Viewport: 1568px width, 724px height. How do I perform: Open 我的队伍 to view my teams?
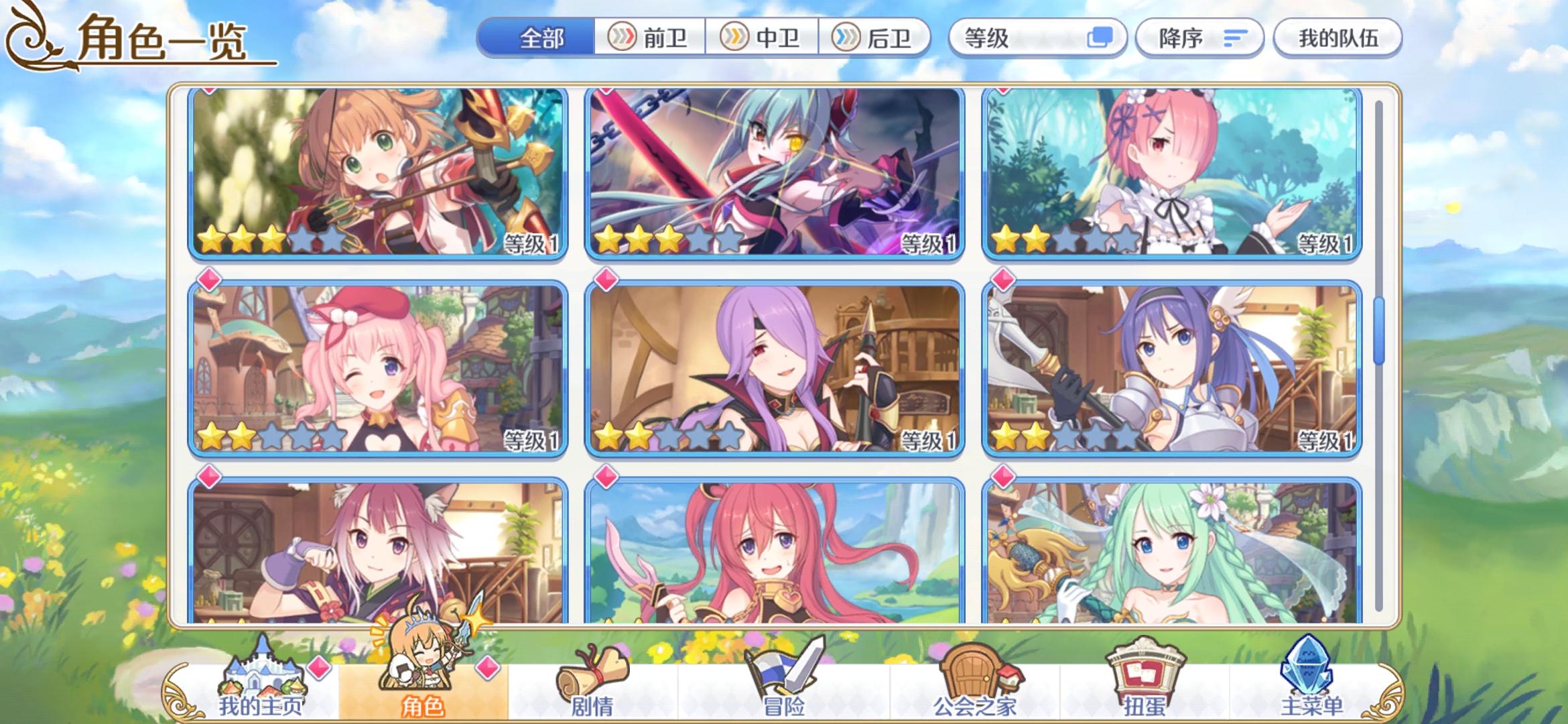(1337, 38)
